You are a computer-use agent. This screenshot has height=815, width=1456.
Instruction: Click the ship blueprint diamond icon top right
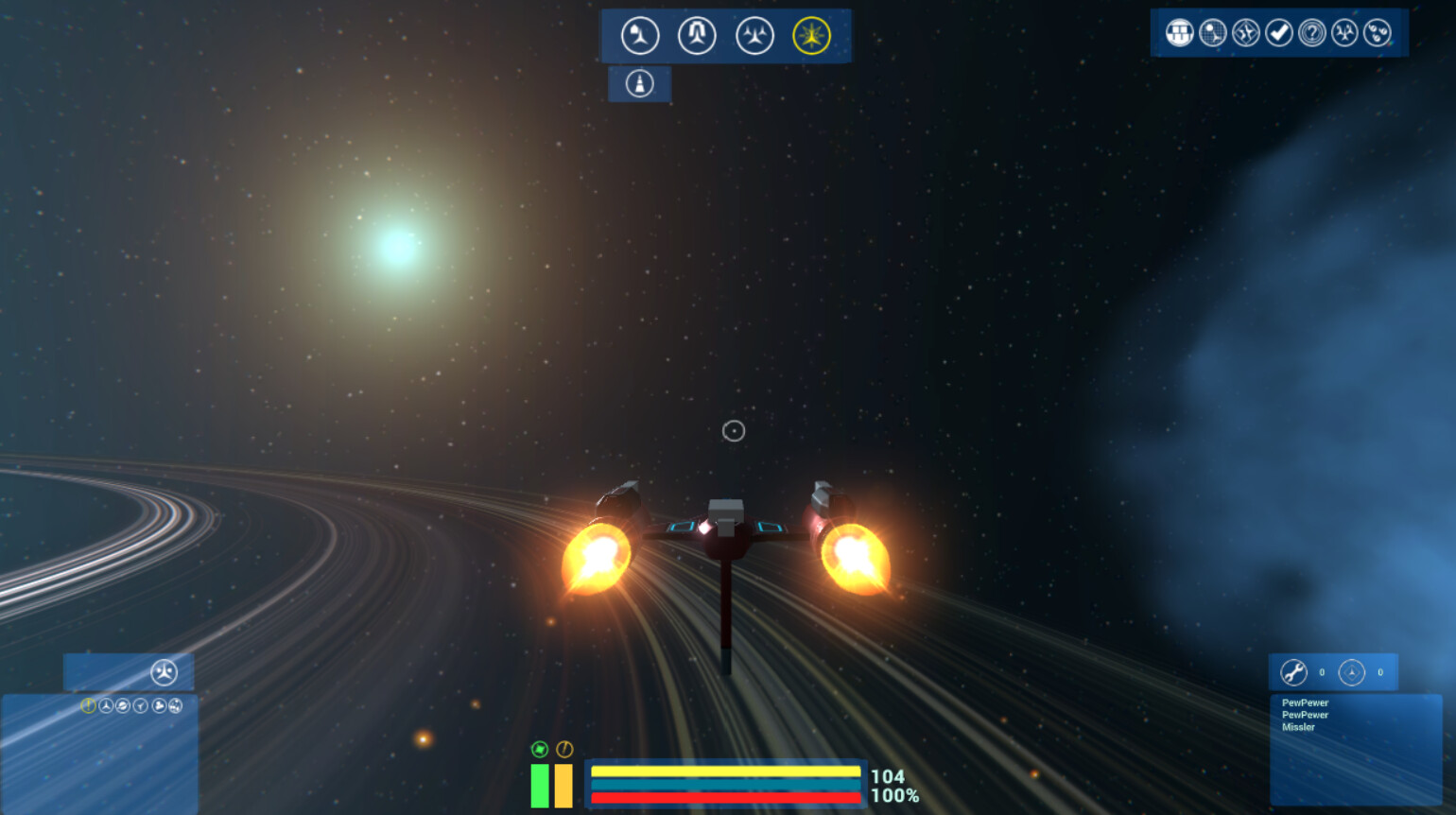click(1244, 33)
